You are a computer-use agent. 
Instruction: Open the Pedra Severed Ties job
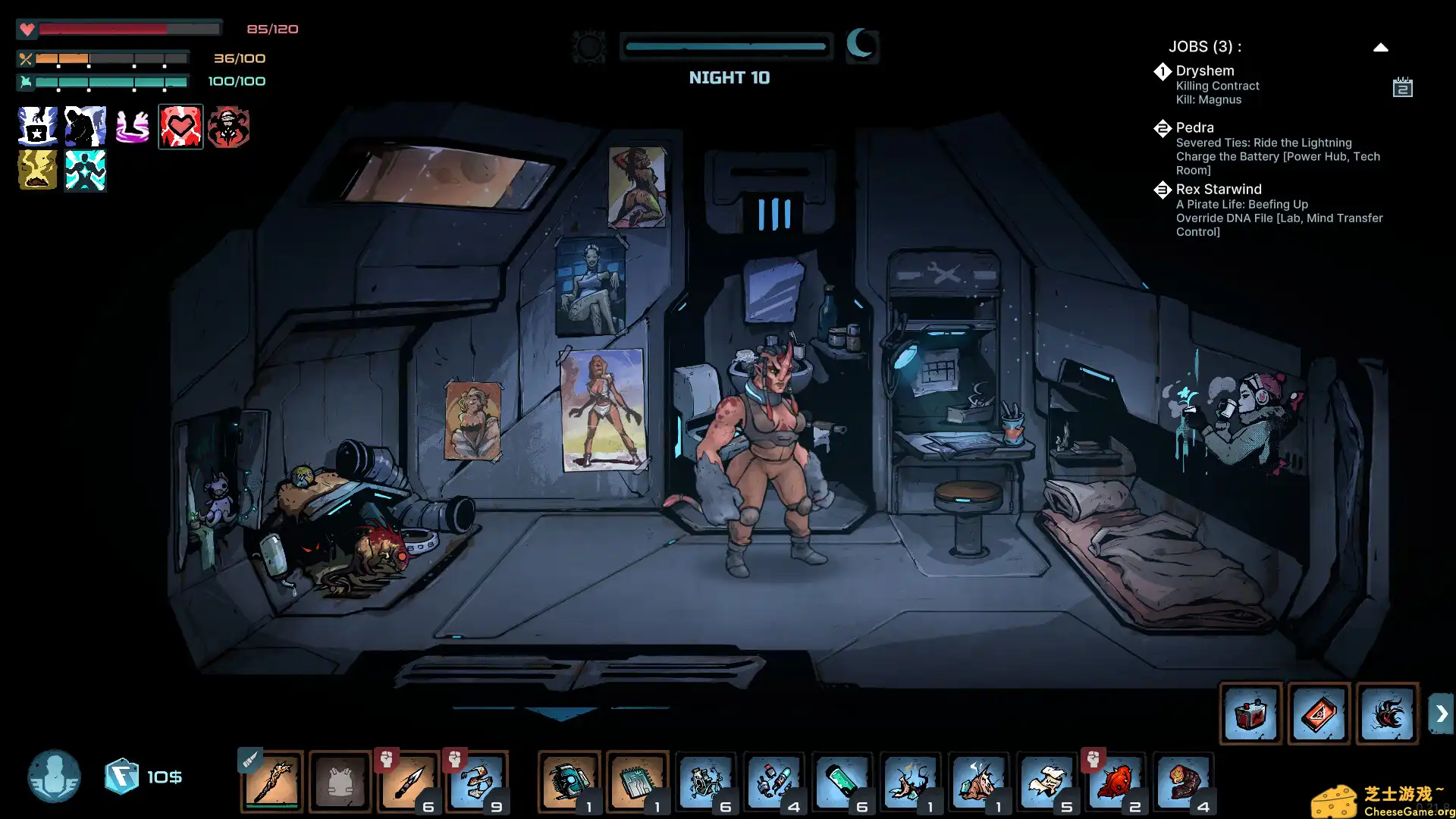point(1277,149)
